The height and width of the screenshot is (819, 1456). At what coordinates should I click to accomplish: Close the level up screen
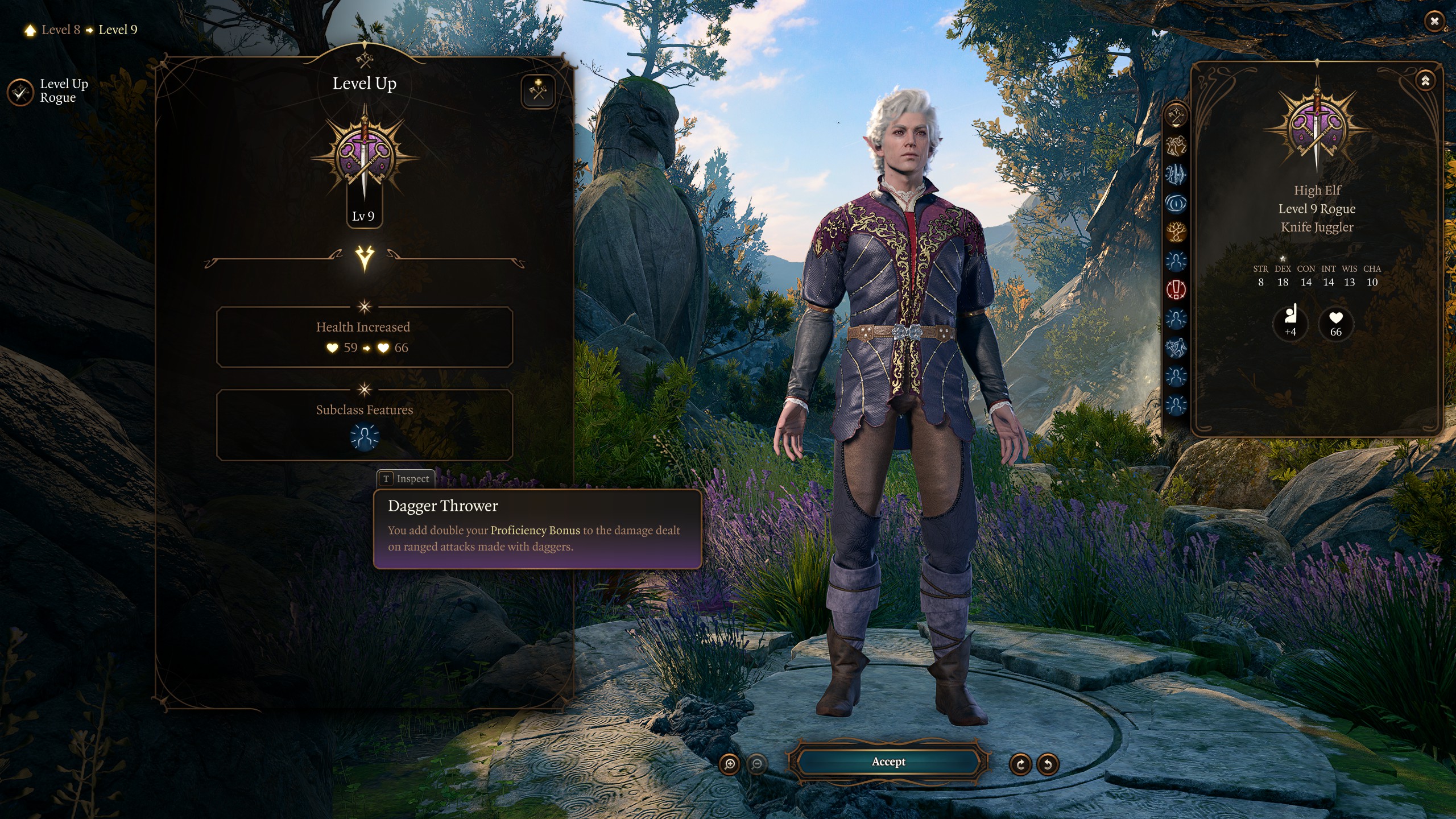coord(1434,22)
